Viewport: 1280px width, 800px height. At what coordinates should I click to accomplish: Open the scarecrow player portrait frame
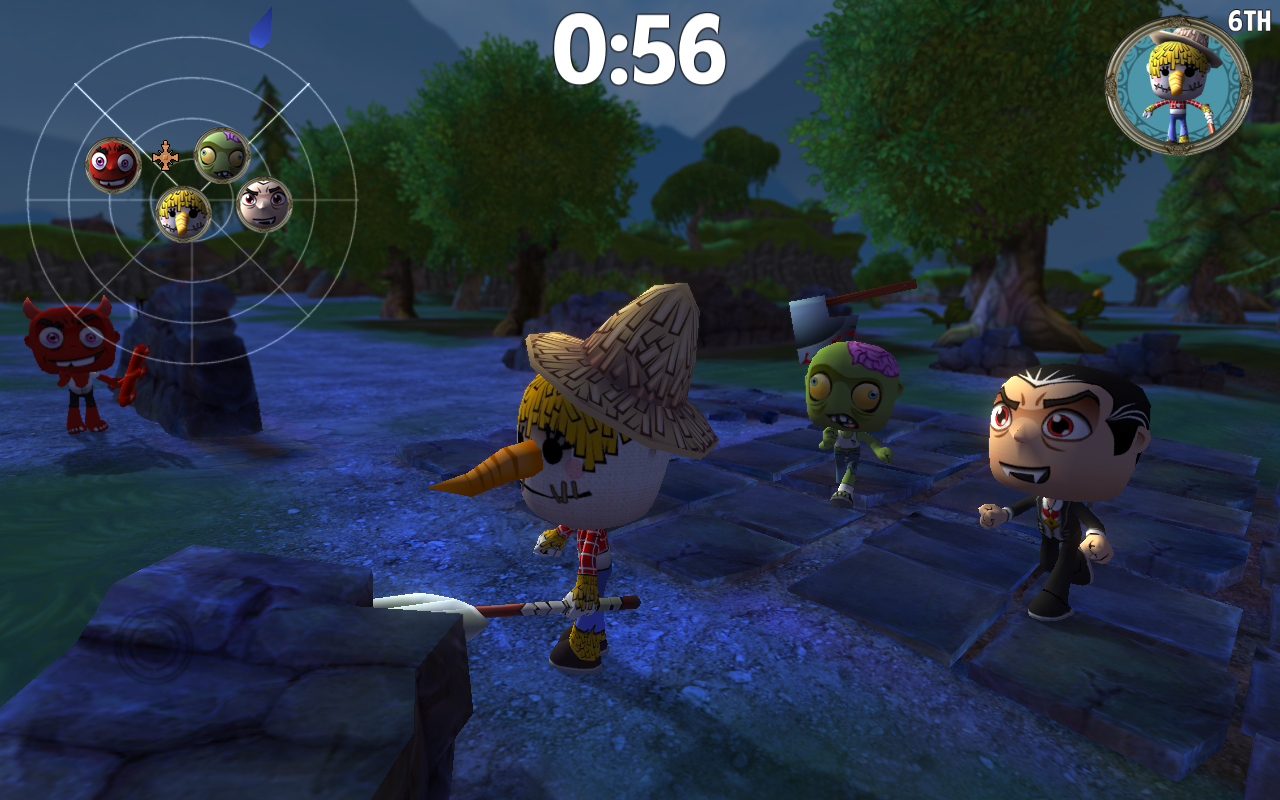pyautogui.click(x=1177, y=77)
